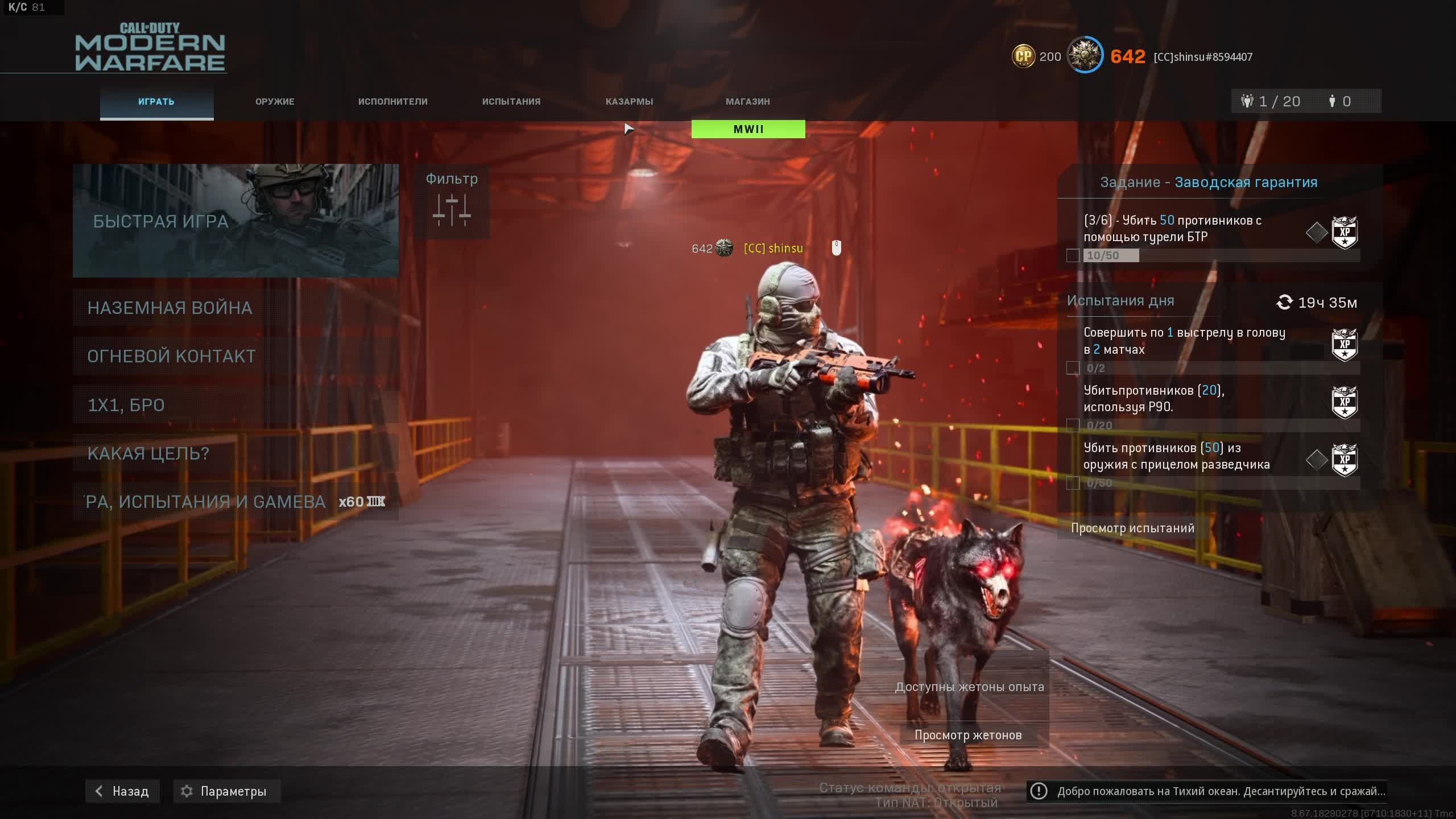
Task: Open Параметры settings
Action: click(226, 791)
